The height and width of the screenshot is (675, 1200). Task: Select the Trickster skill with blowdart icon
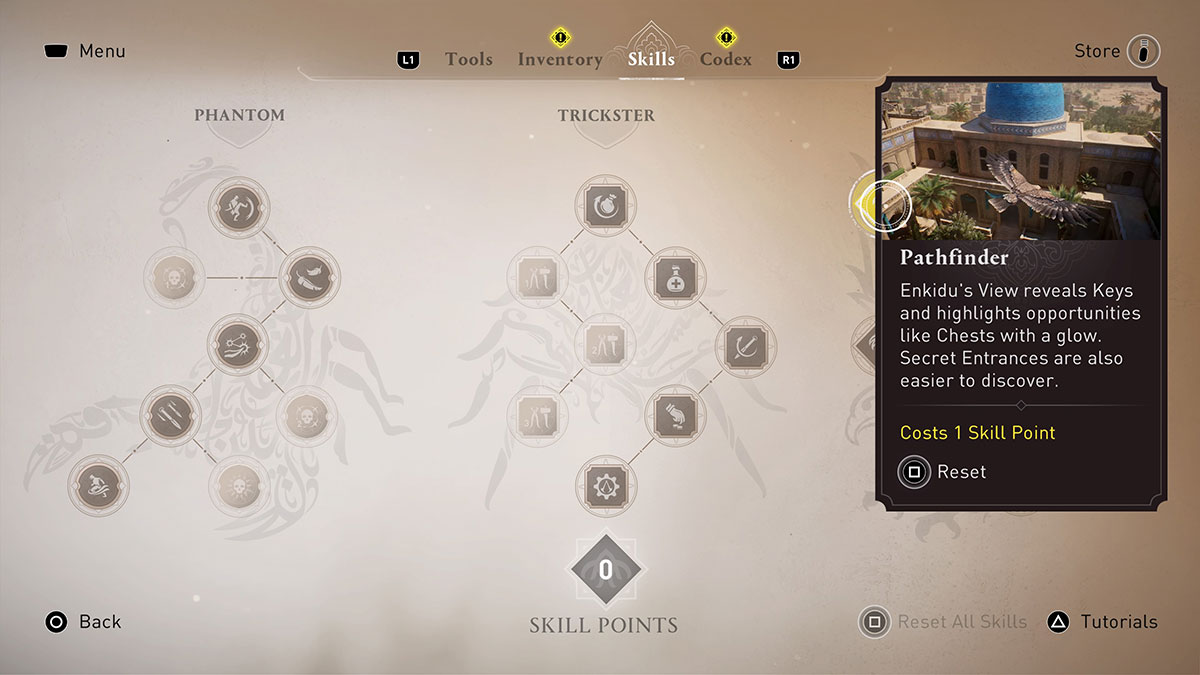pos(746,347)
